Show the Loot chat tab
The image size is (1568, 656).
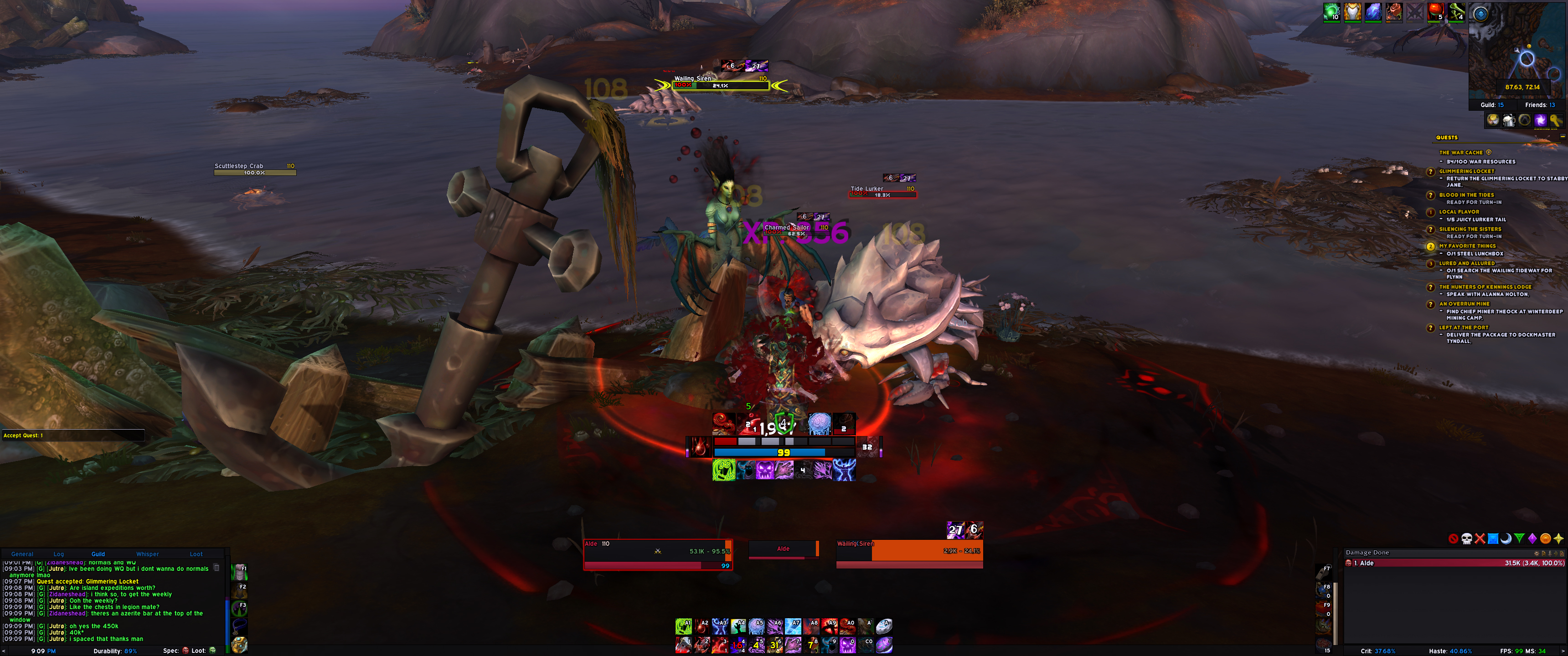[196, 554]
